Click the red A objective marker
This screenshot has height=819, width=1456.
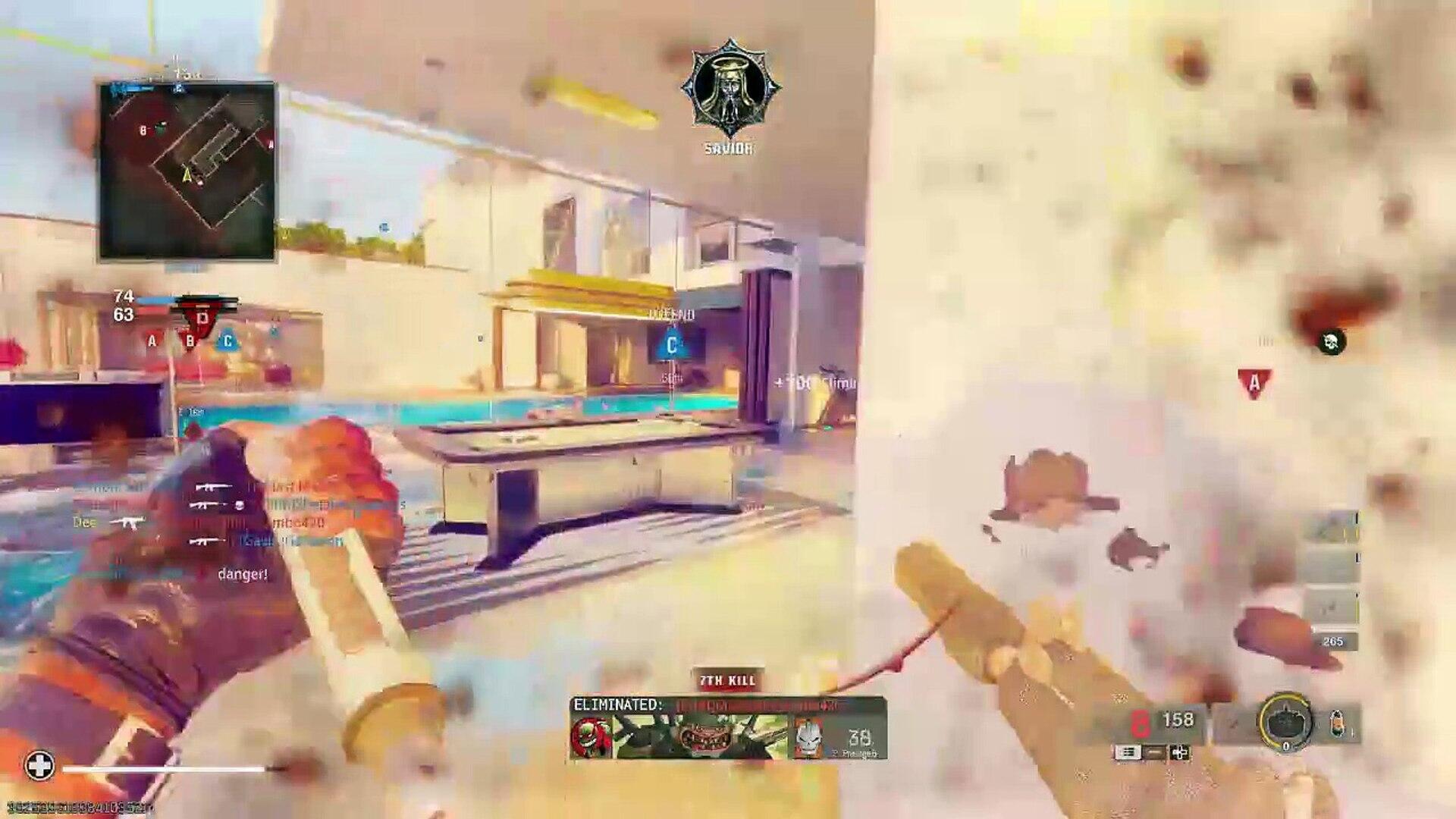click(1254, 384)
